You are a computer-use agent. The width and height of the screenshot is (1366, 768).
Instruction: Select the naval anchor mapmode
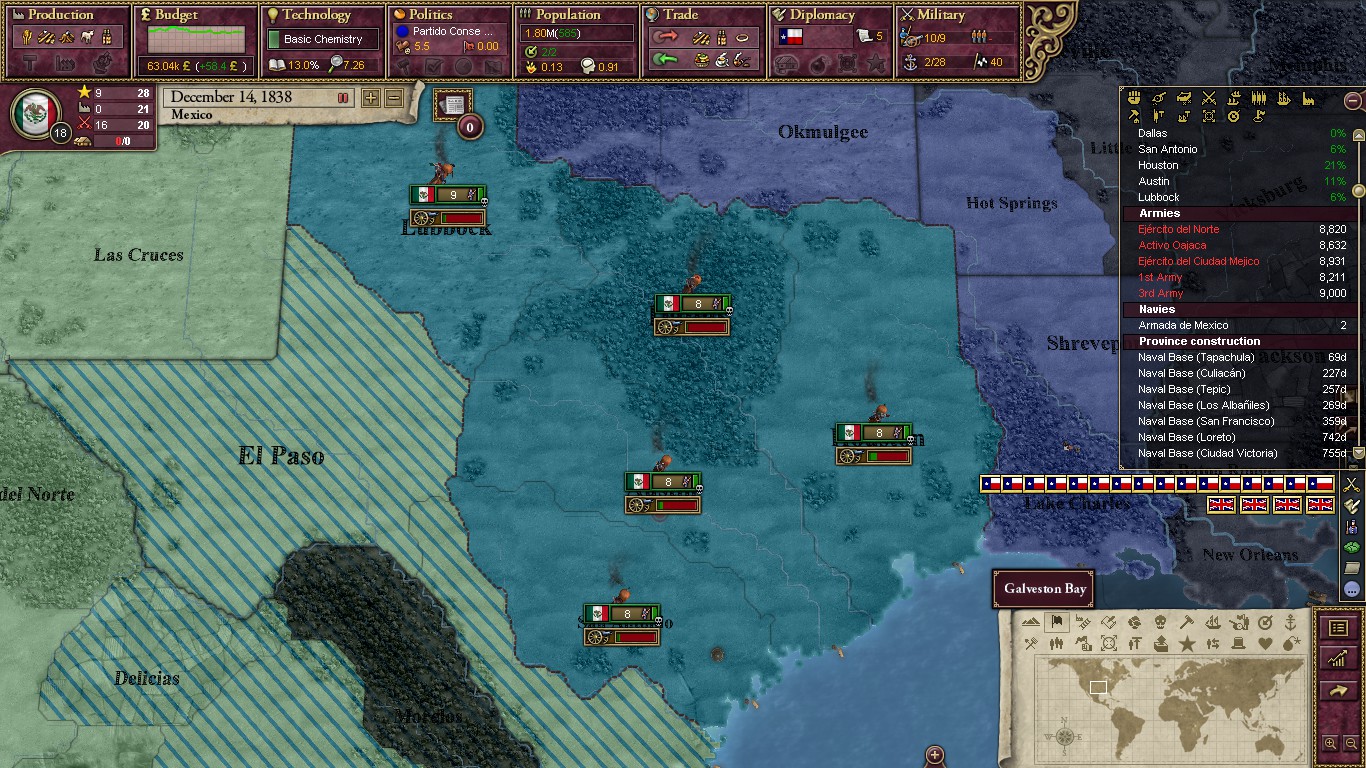1289,622
